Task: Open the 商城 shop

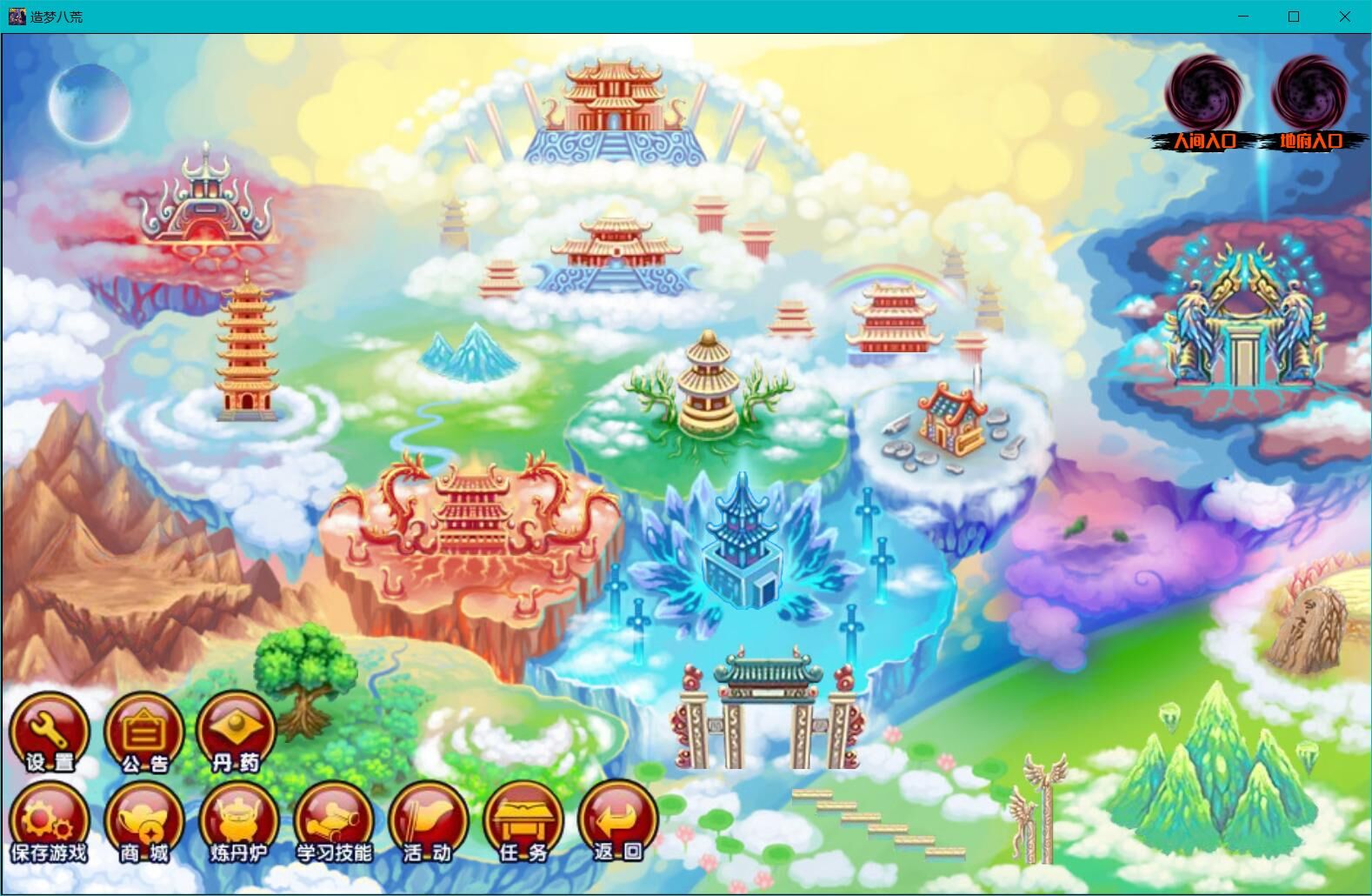Action: click(x=143, y=823)
